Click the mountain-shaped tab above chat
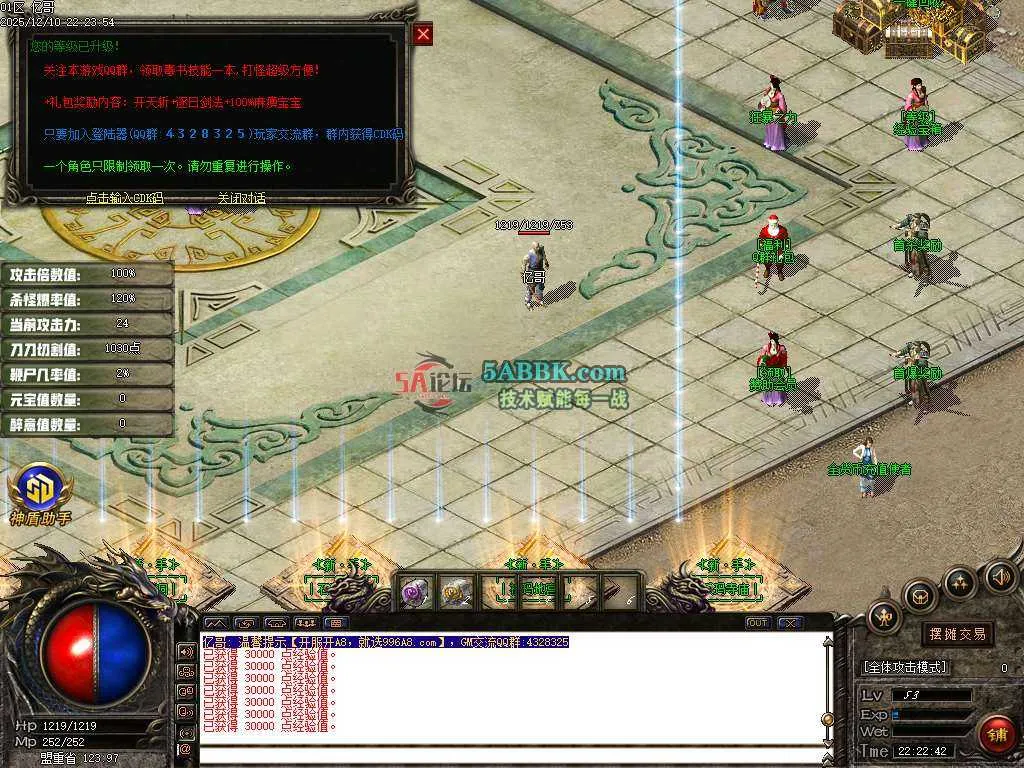 (216, 623)
